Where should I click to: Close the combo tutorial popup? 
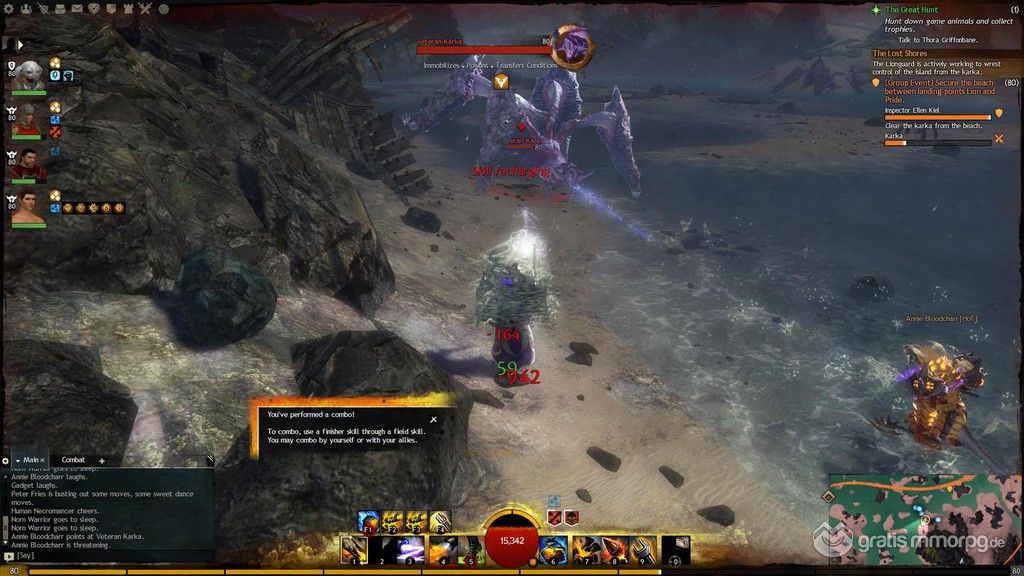[433, 420]
